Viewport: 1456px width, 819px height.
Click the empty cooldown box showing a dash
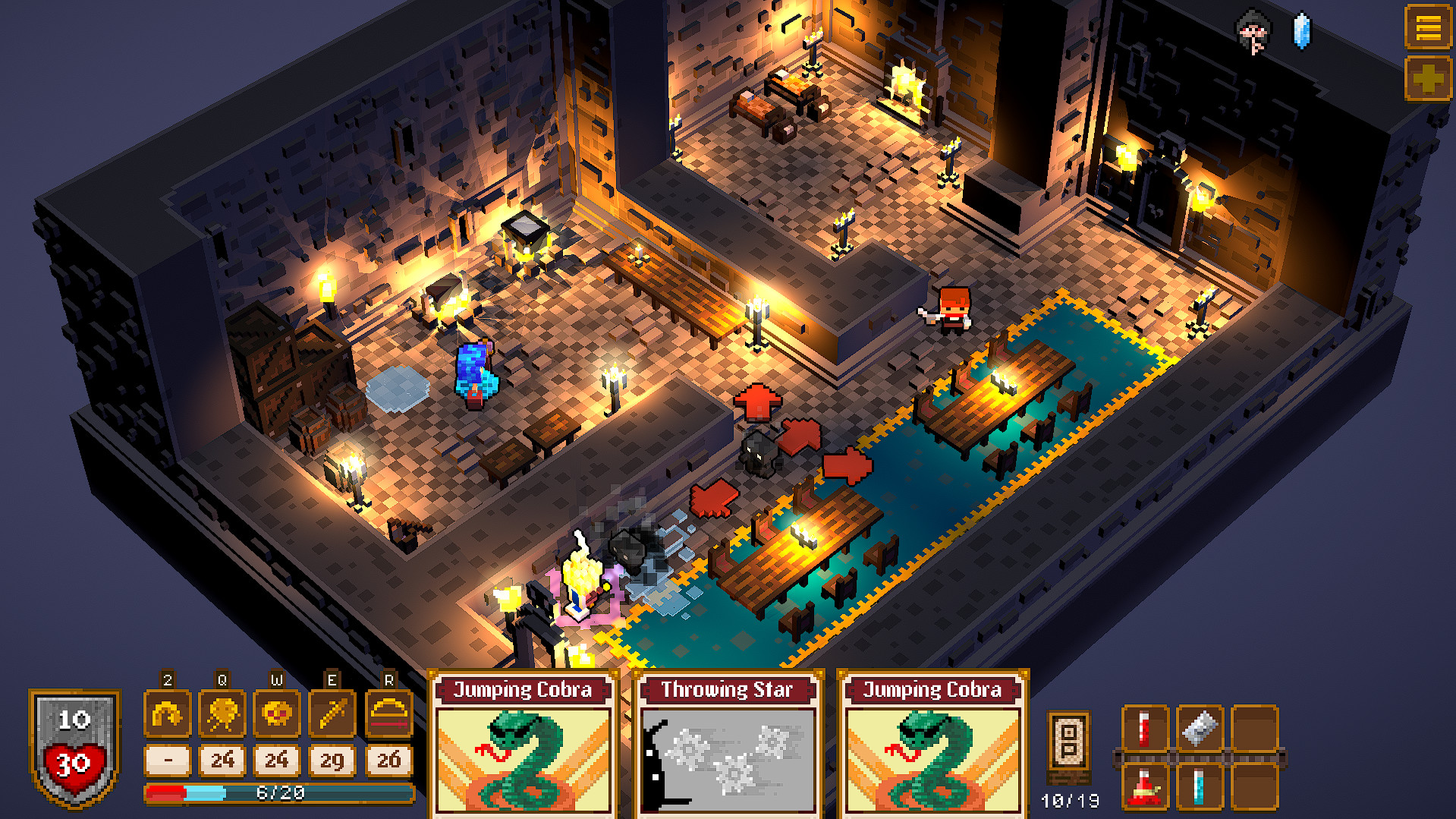pos(168,760)
